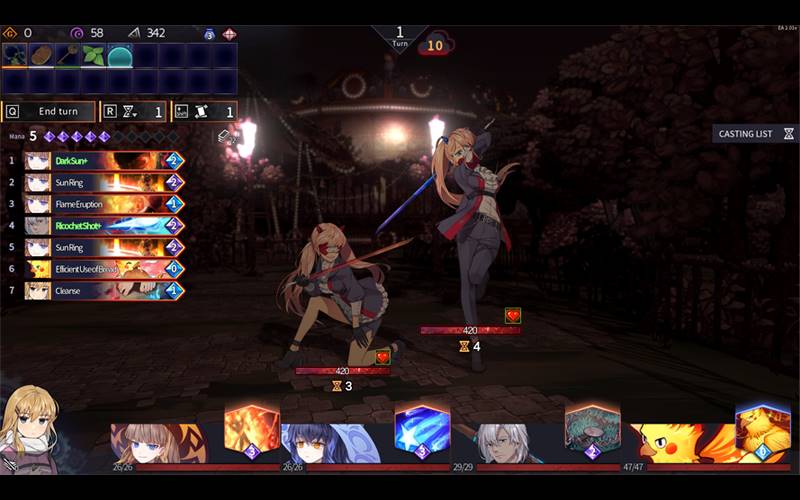Activate the hourglass standby button
The width and height of the screenshot is (800, 500).
coord(133,112)
